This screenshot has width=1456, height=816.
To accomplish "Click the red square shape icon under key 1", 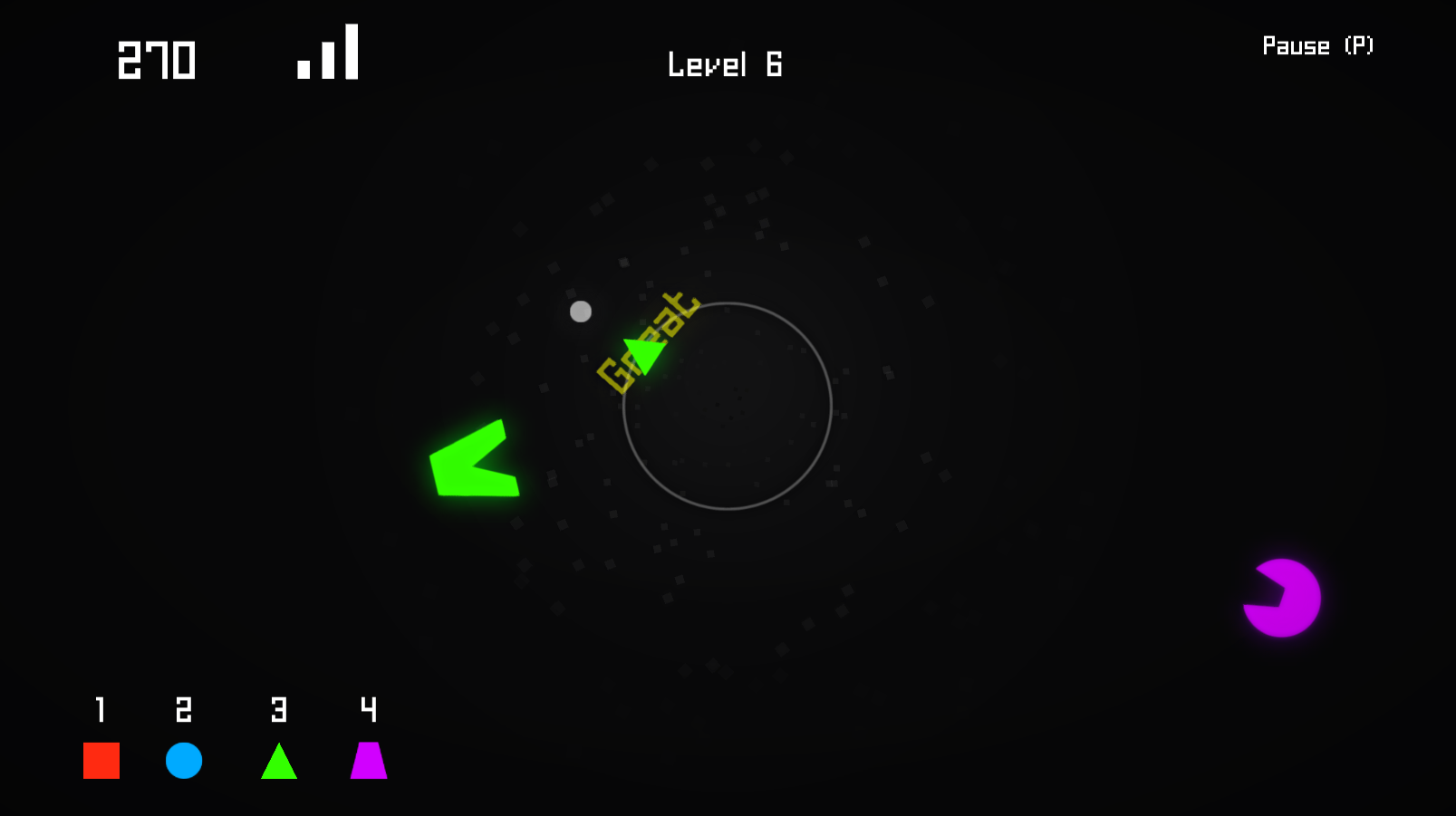I will point(101,761).
